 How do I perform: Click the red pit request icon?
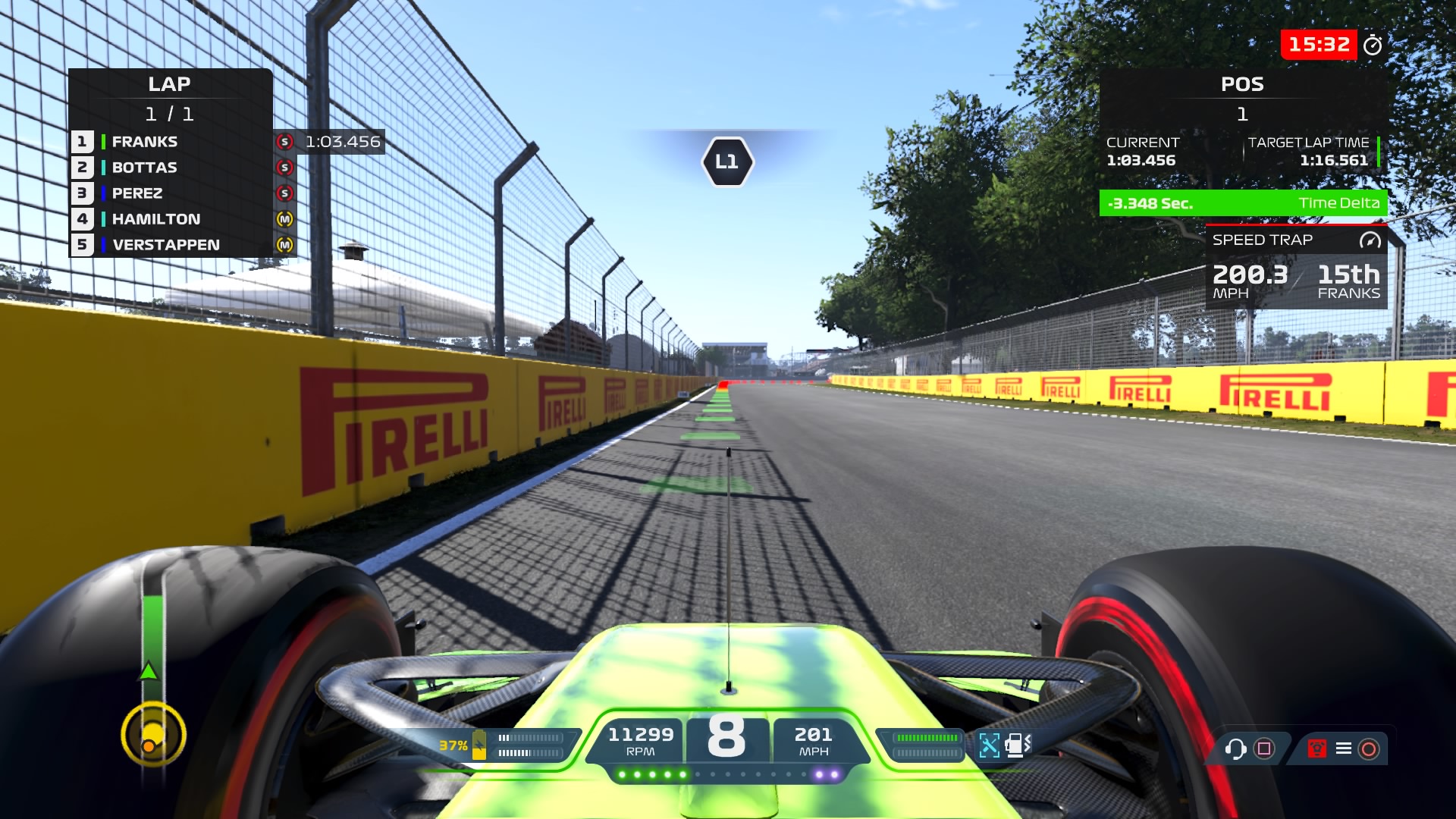[x=1317, y=749]
